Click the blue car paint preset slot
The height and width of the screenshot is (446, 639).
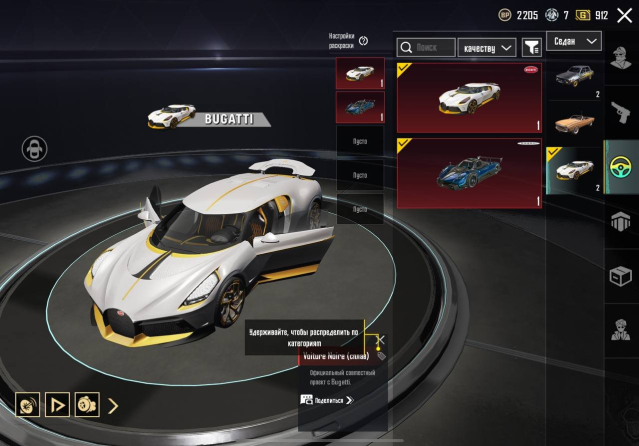360,107
